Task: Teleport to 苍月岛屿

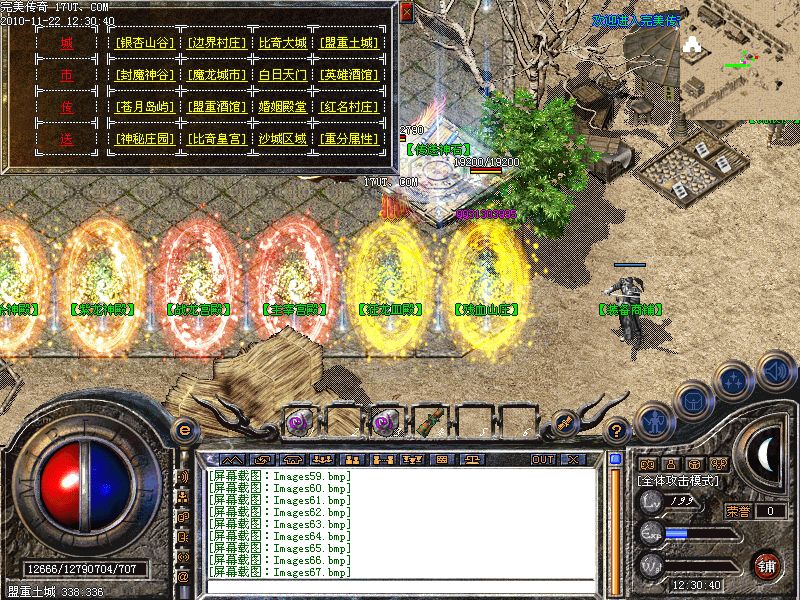Action: coord(145,107)
